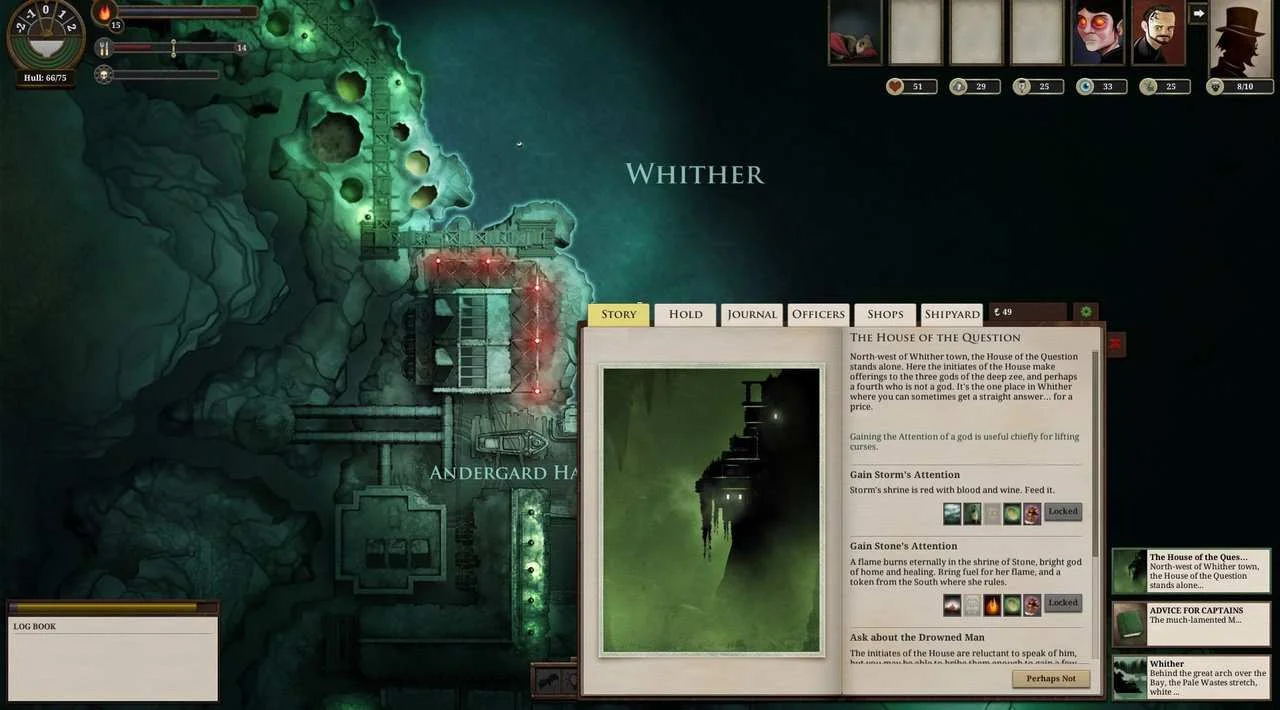Open the Journal tab
Viewport: 1280px width, 710px height.
click(751, 314)
